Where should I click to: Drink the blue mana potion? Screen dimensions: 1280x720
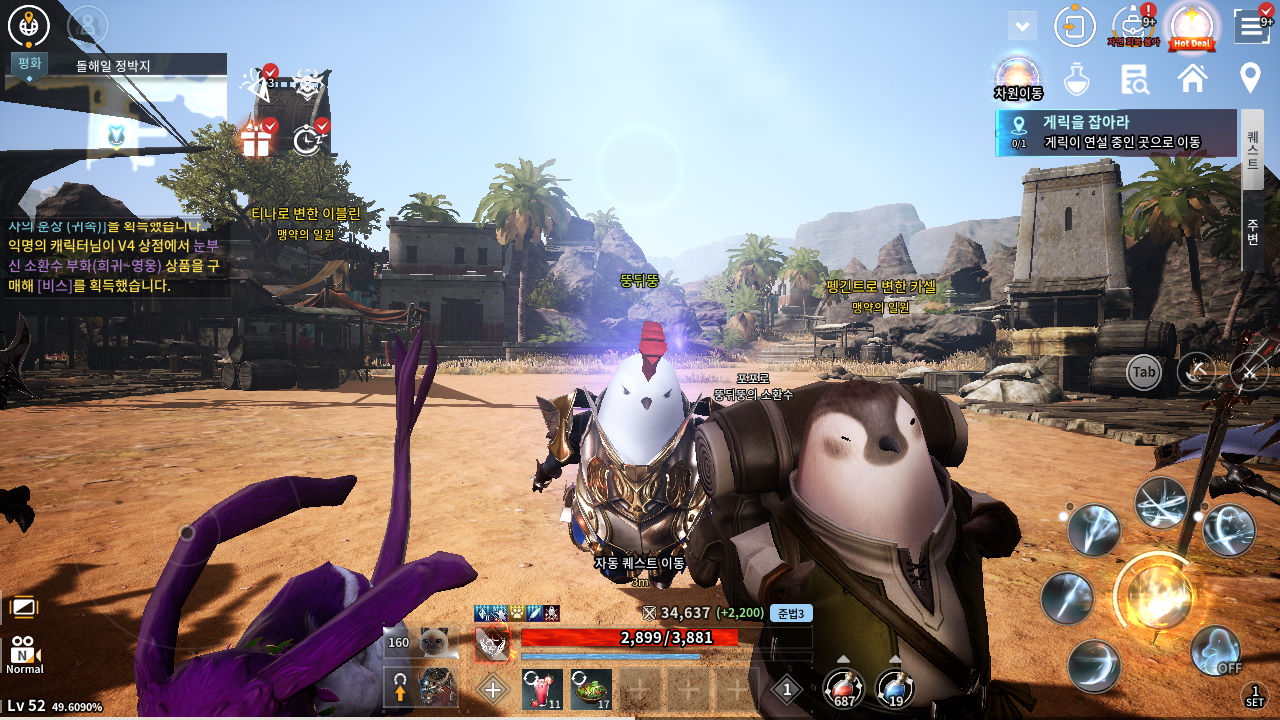[893, 688]
